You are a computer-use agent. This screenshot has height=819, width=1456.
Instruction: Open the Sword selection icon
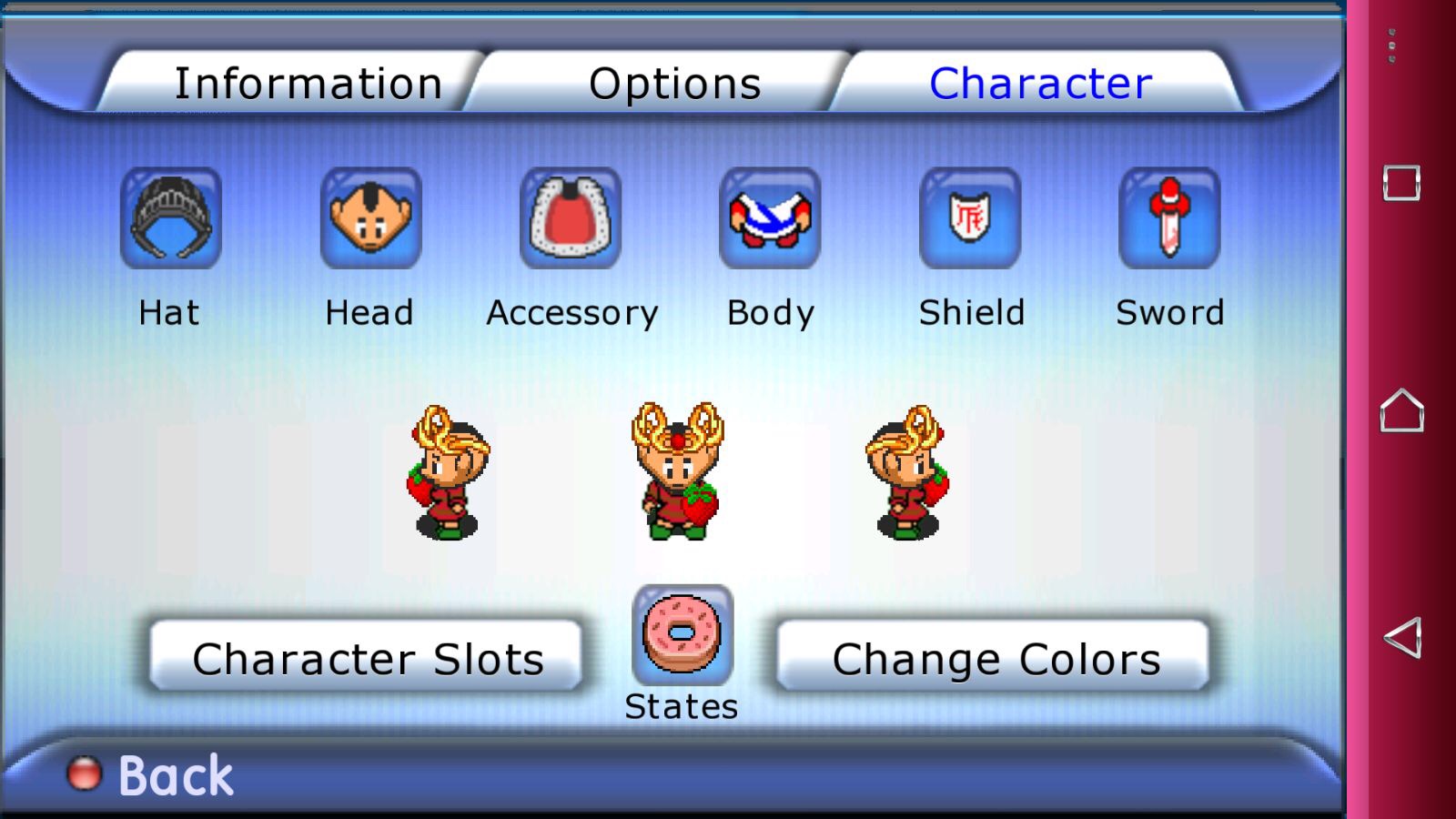[1169, 218]
